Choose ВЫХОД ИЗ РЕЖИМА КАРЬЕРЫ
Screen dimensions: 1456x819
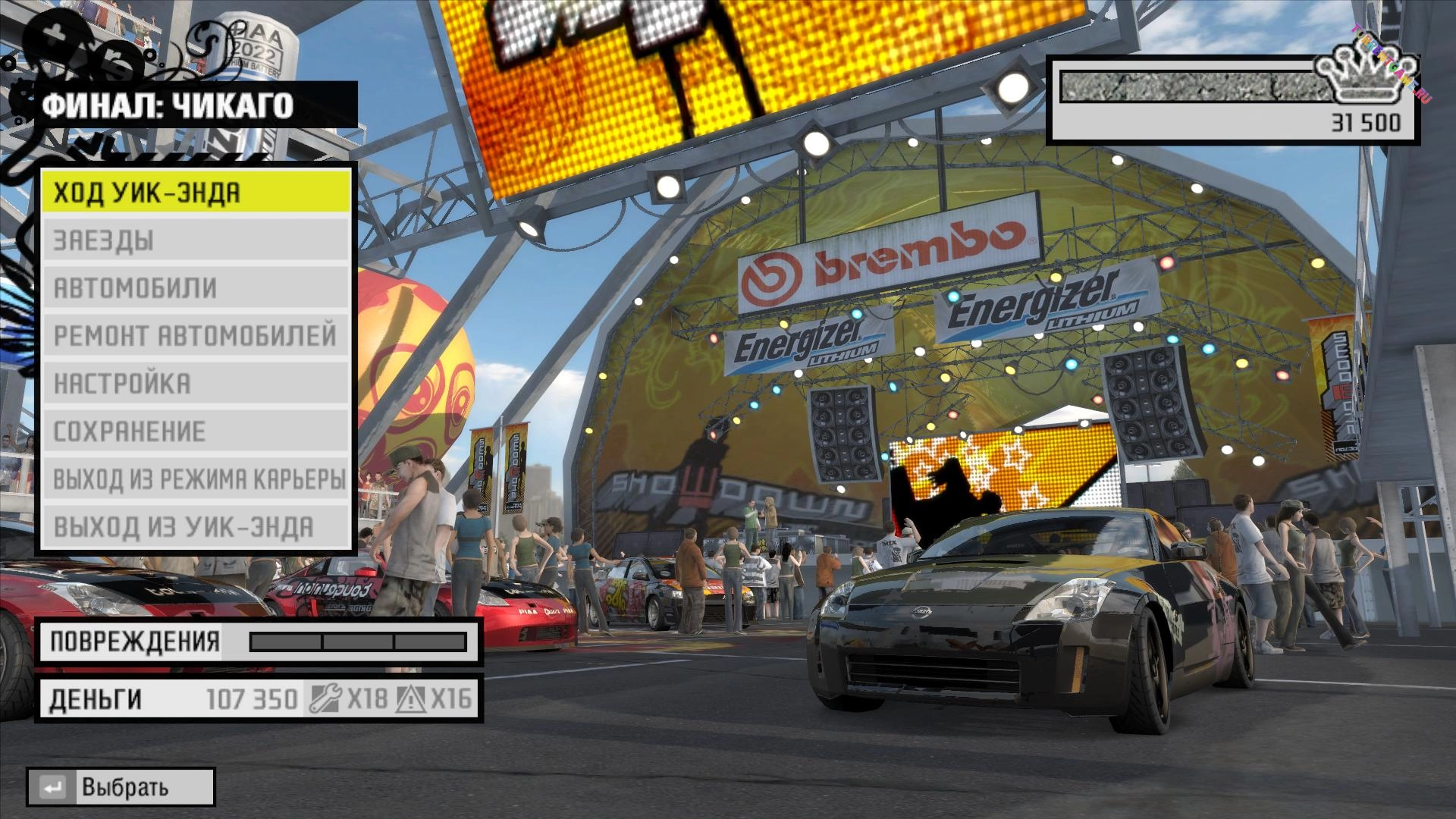click(196, 479)
